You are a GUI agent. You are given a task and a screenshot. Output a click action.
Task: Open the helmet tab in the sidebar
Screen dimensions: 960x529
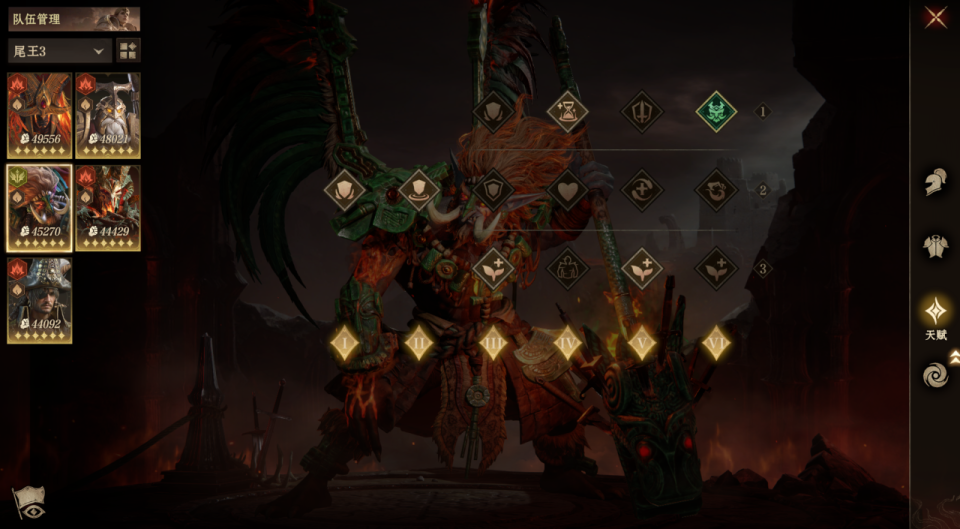[x=935, y=183]
